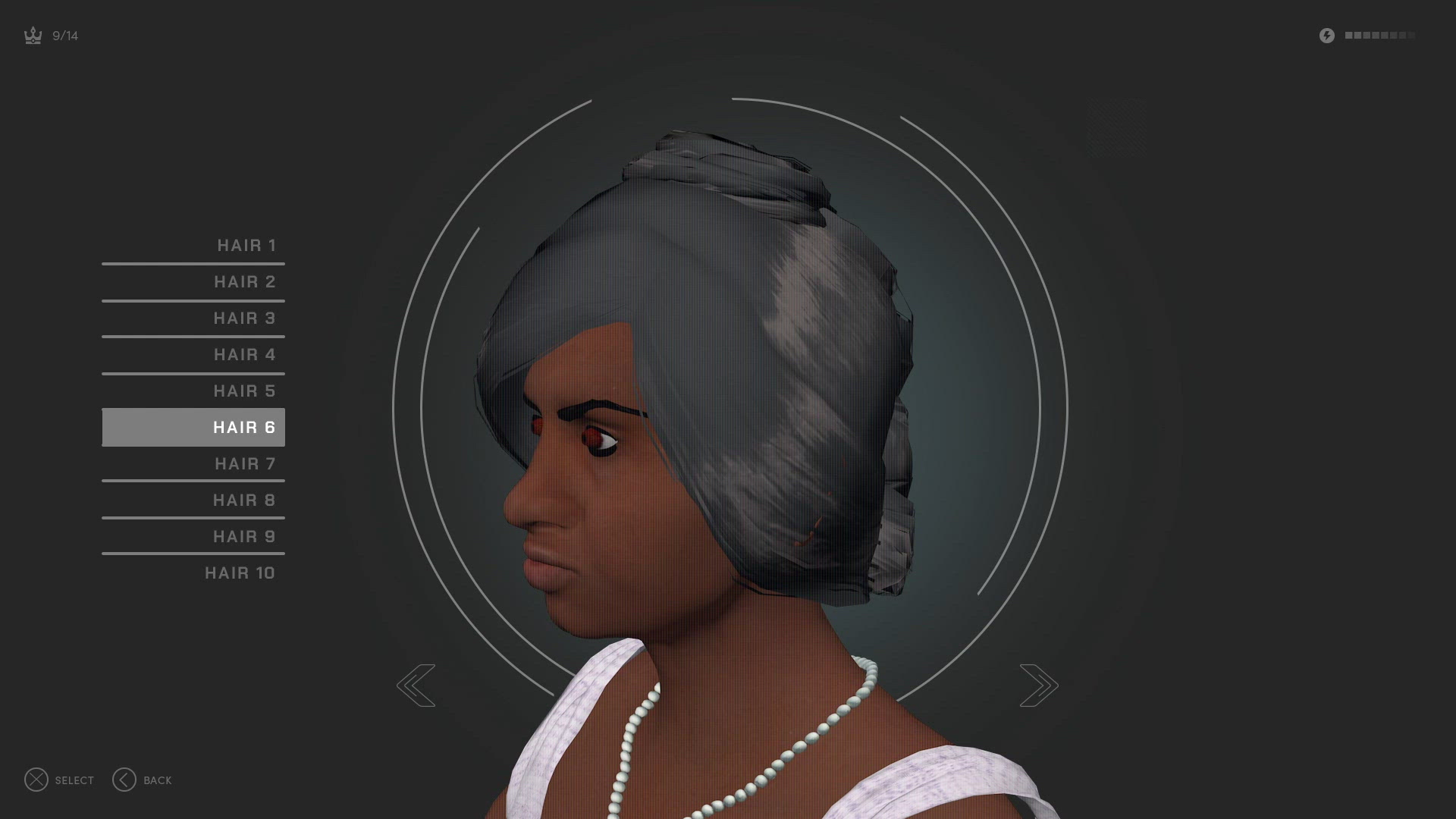The height and width of the screenshot is (819, 1456).
Task: Click the progress block meter at top right
Action: (1380, 35)
